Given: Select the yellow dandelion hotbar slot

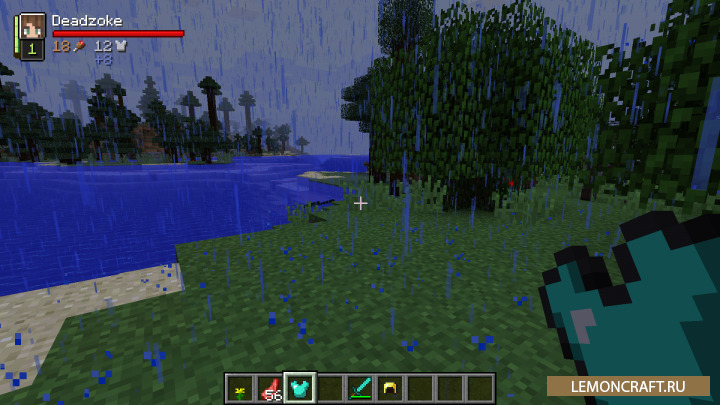Looking at the screenshot, I should pos(241,388).
